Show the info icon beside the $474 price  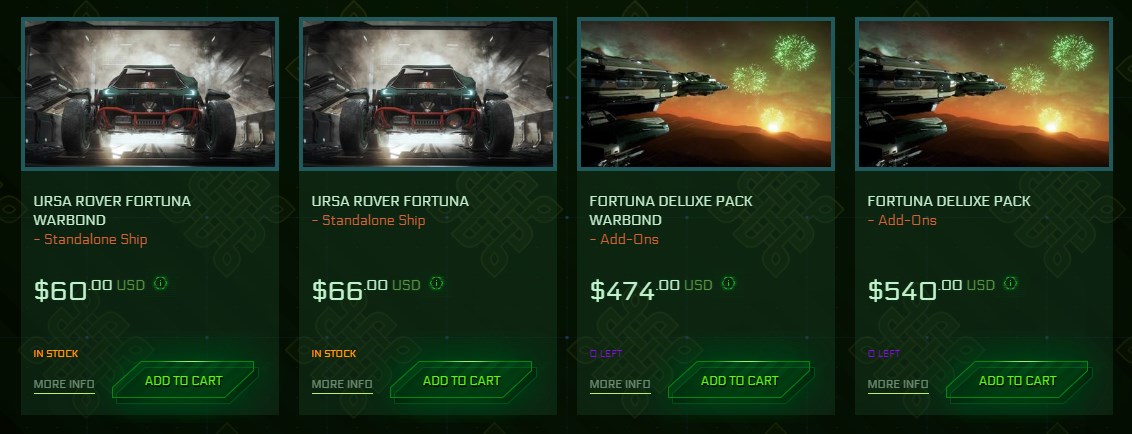click(x=728, y=284)
